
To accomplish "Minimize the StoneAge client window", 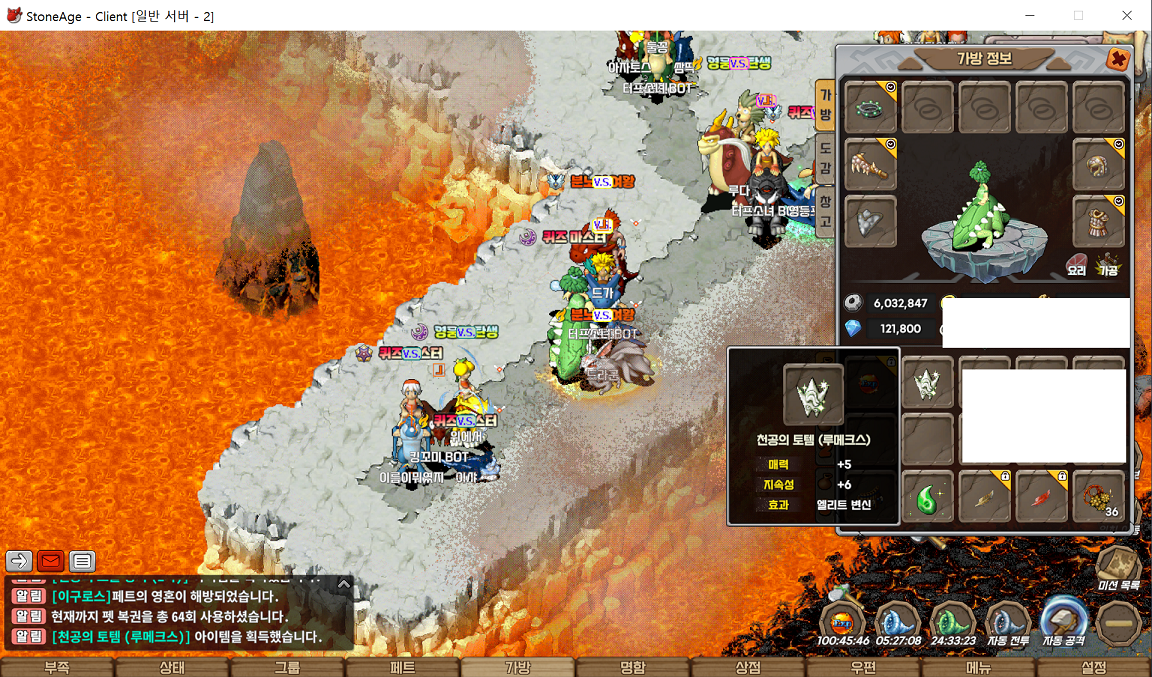I will (x=1031, y=15).
